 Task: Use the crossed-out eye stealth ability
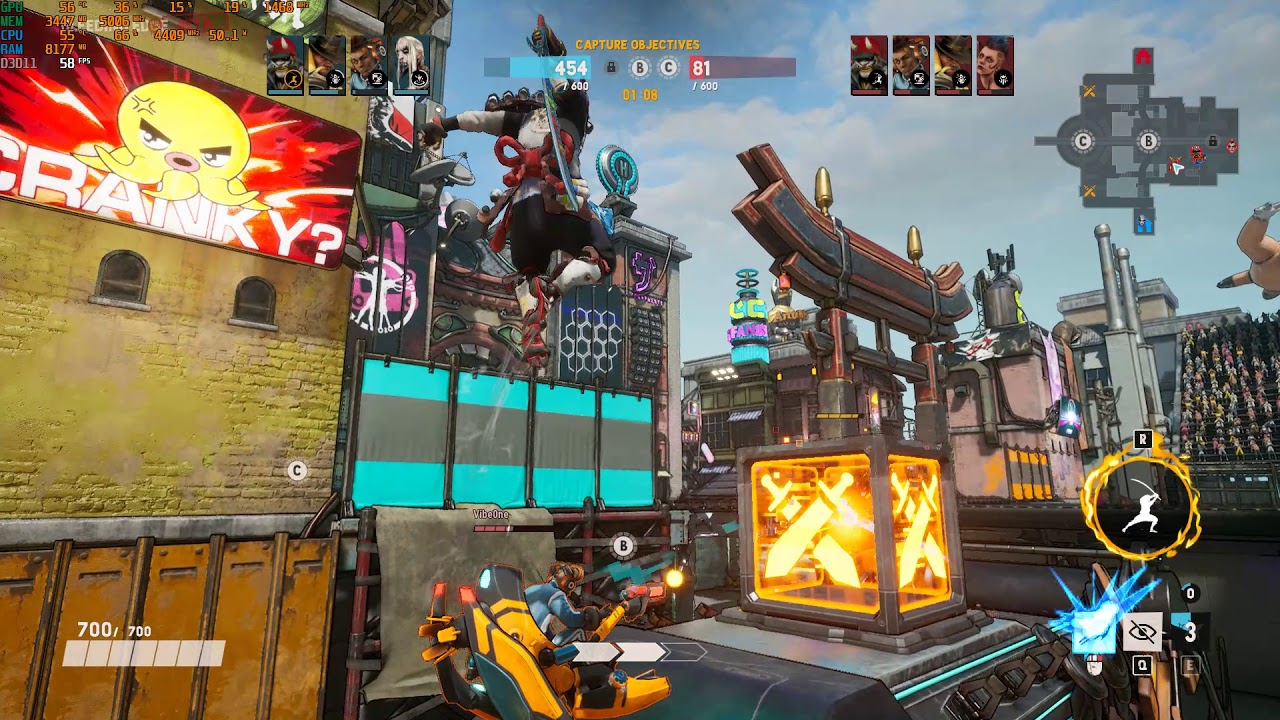[1142, 632]
